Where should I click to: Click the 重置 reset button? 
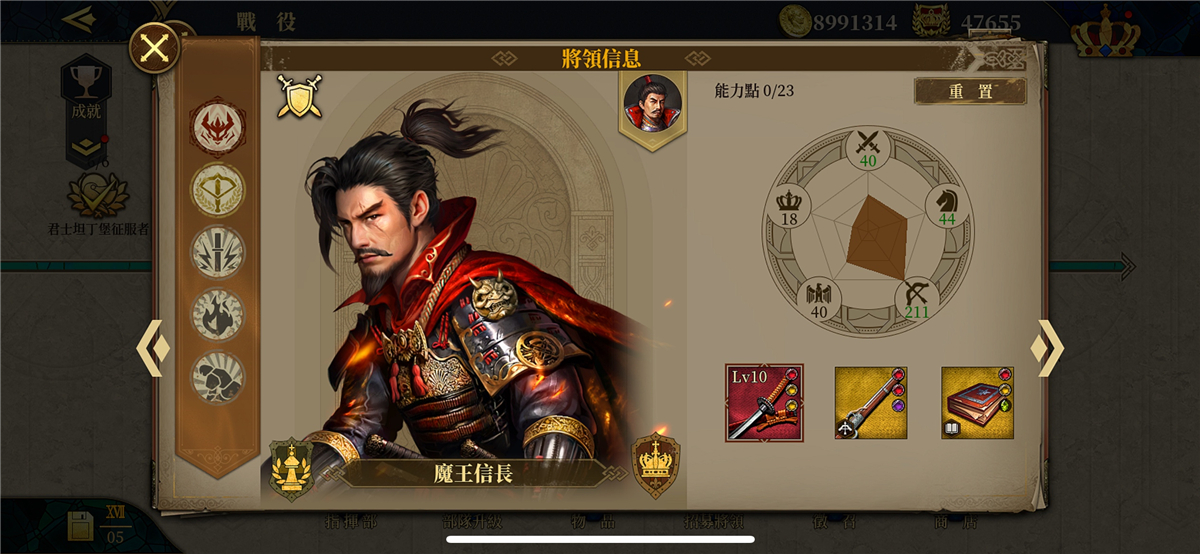(x=970, y=91)
